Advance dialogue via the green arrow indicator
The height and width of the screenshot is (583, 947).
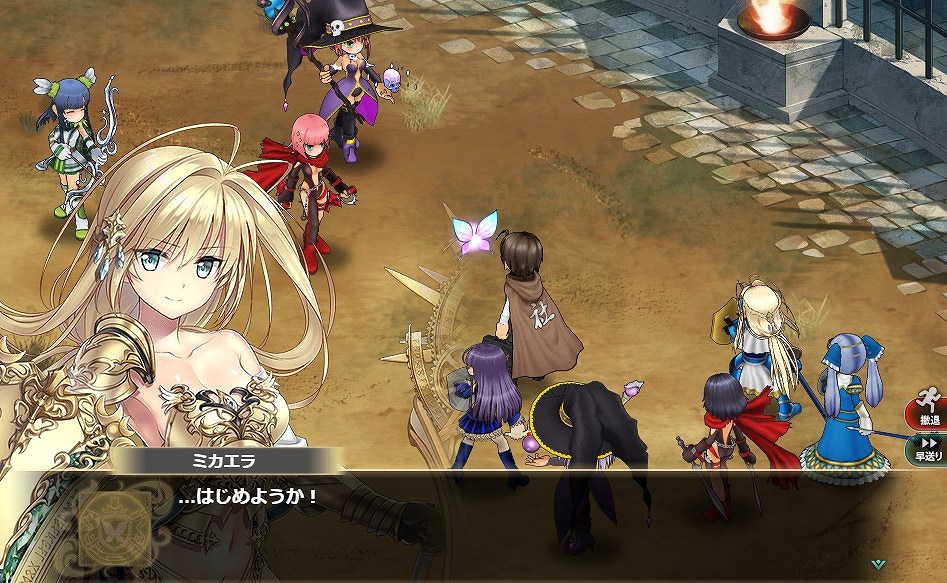tap(877, 563)
